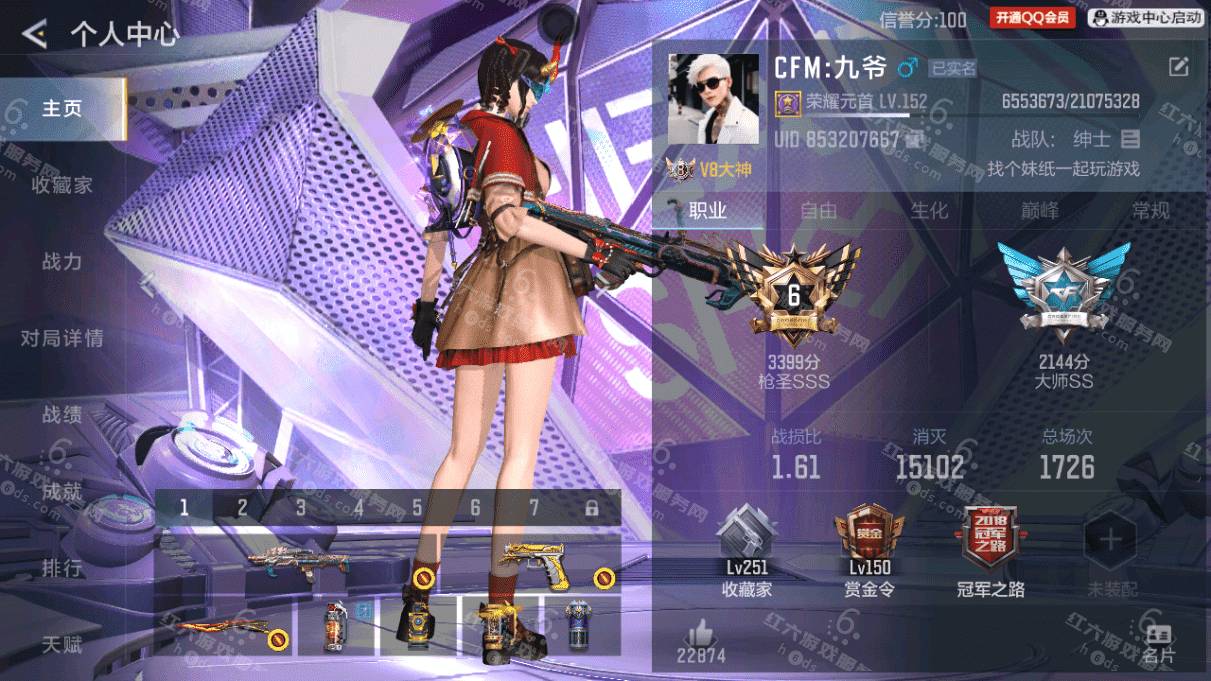Select loadout slot number 3
The width and height of the screenshot is (1211, 681).
click(300, 507)
